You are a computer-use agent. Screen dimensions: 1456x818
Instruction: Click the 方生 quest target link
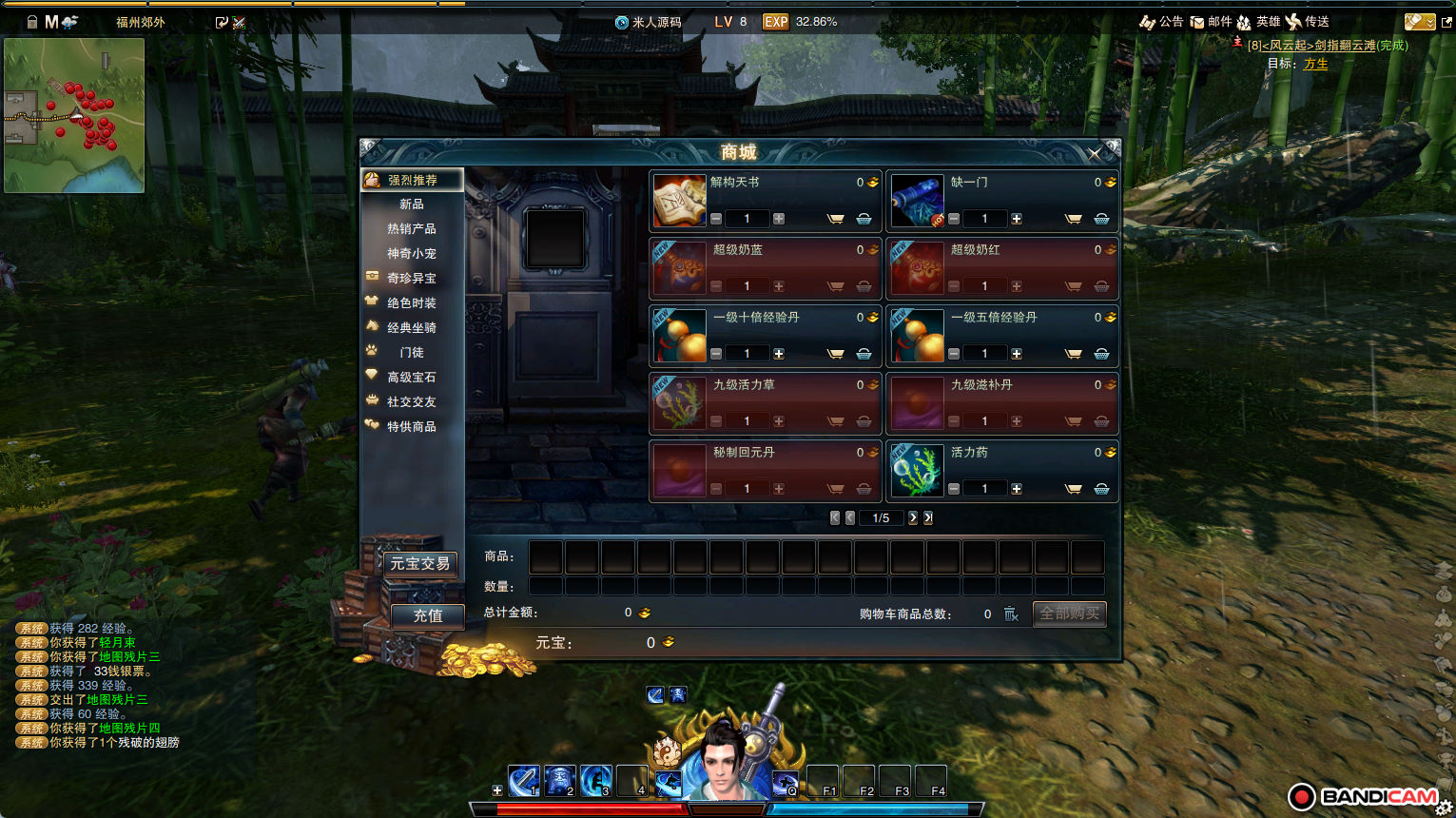coord(1315,64)
